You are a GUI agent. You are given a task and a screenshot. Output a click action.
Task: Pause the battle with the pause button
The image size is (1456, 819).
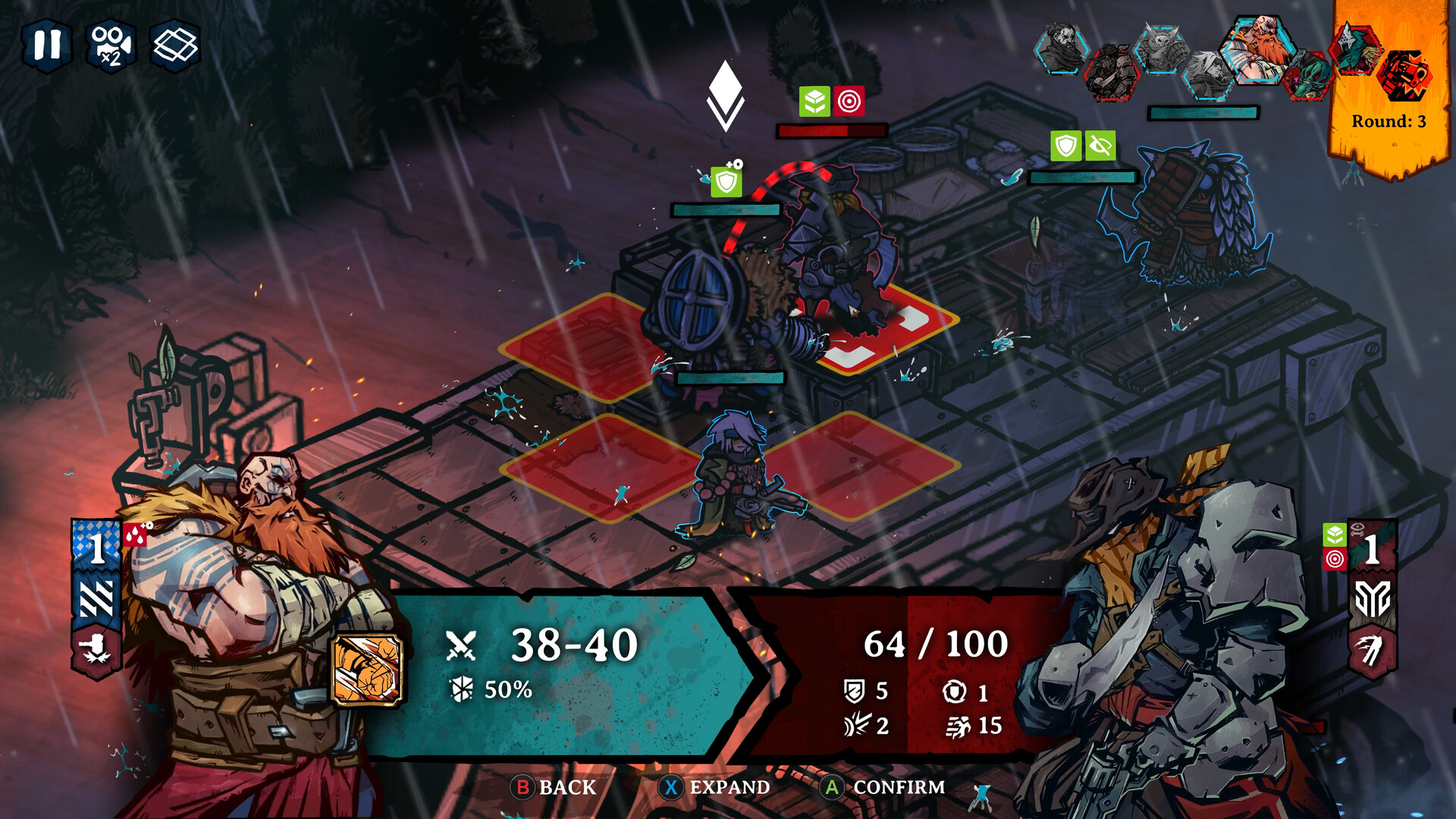click(x=47, y=45)
